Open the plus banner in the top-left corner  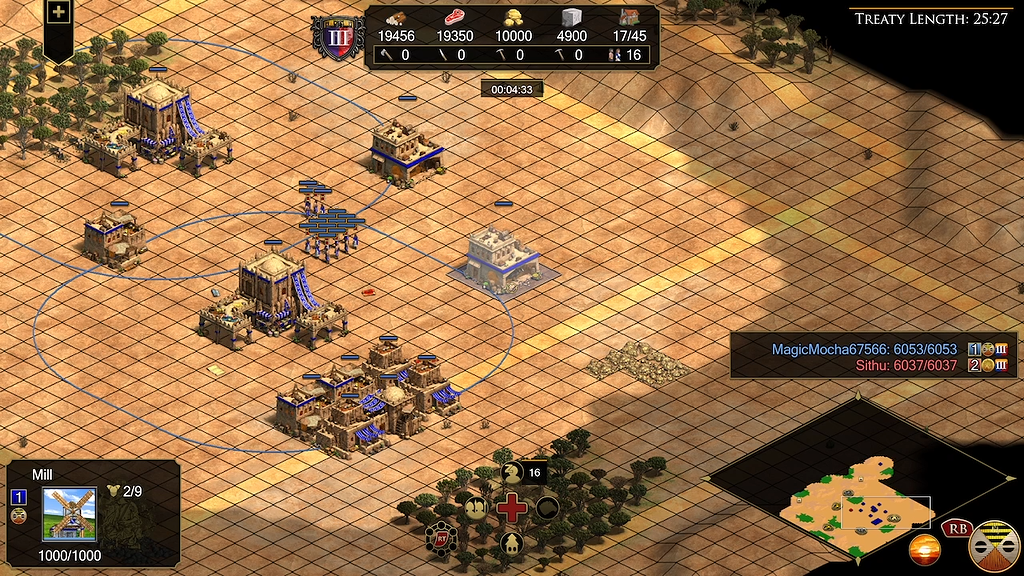tap(59, 13)
